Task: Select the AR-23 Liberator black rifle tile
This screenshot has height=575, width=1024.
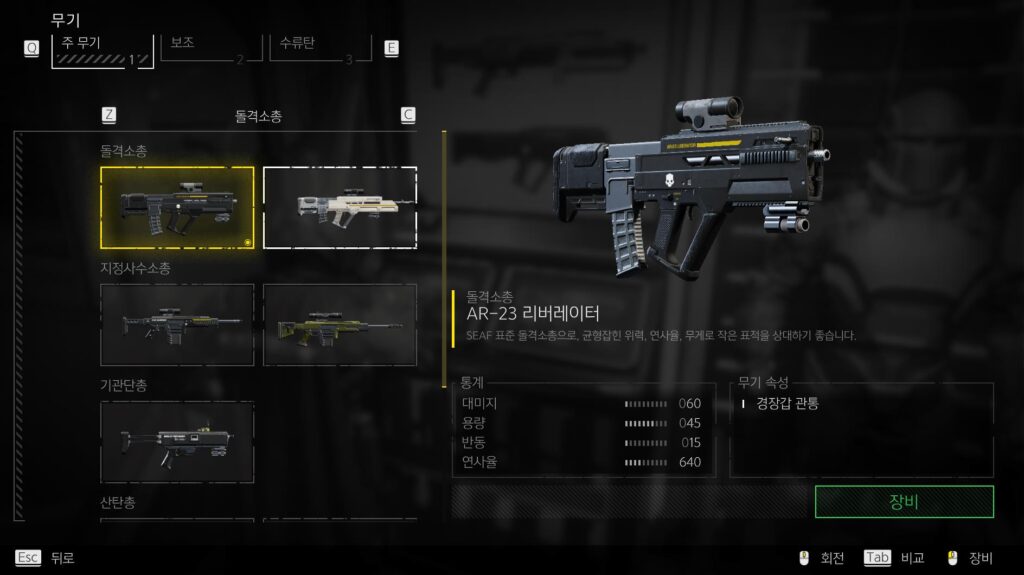Action: [x=177, y=208]
